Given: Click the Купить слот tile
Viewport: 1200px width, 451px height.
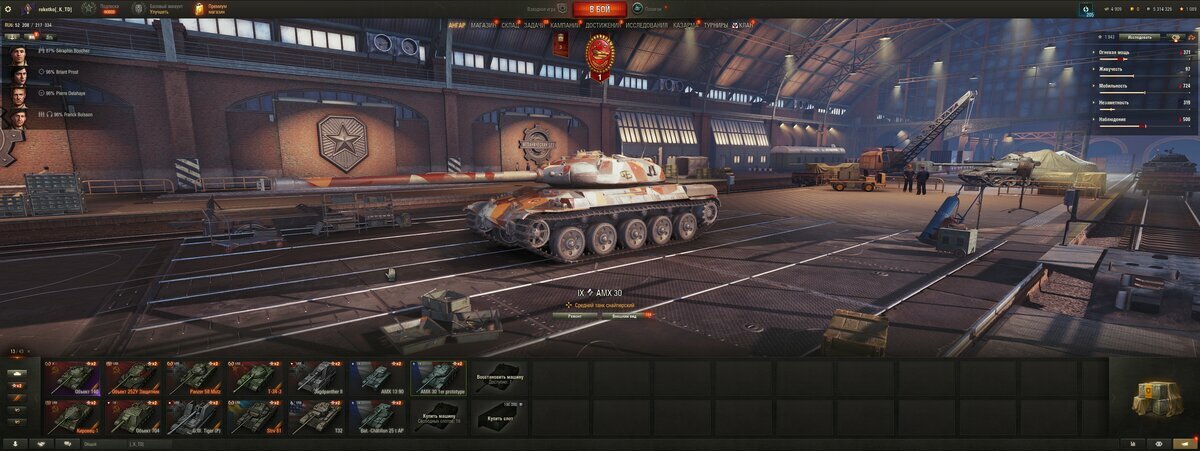Looking at the screenshot, I should pyautogui.click(x=500, y=417).
